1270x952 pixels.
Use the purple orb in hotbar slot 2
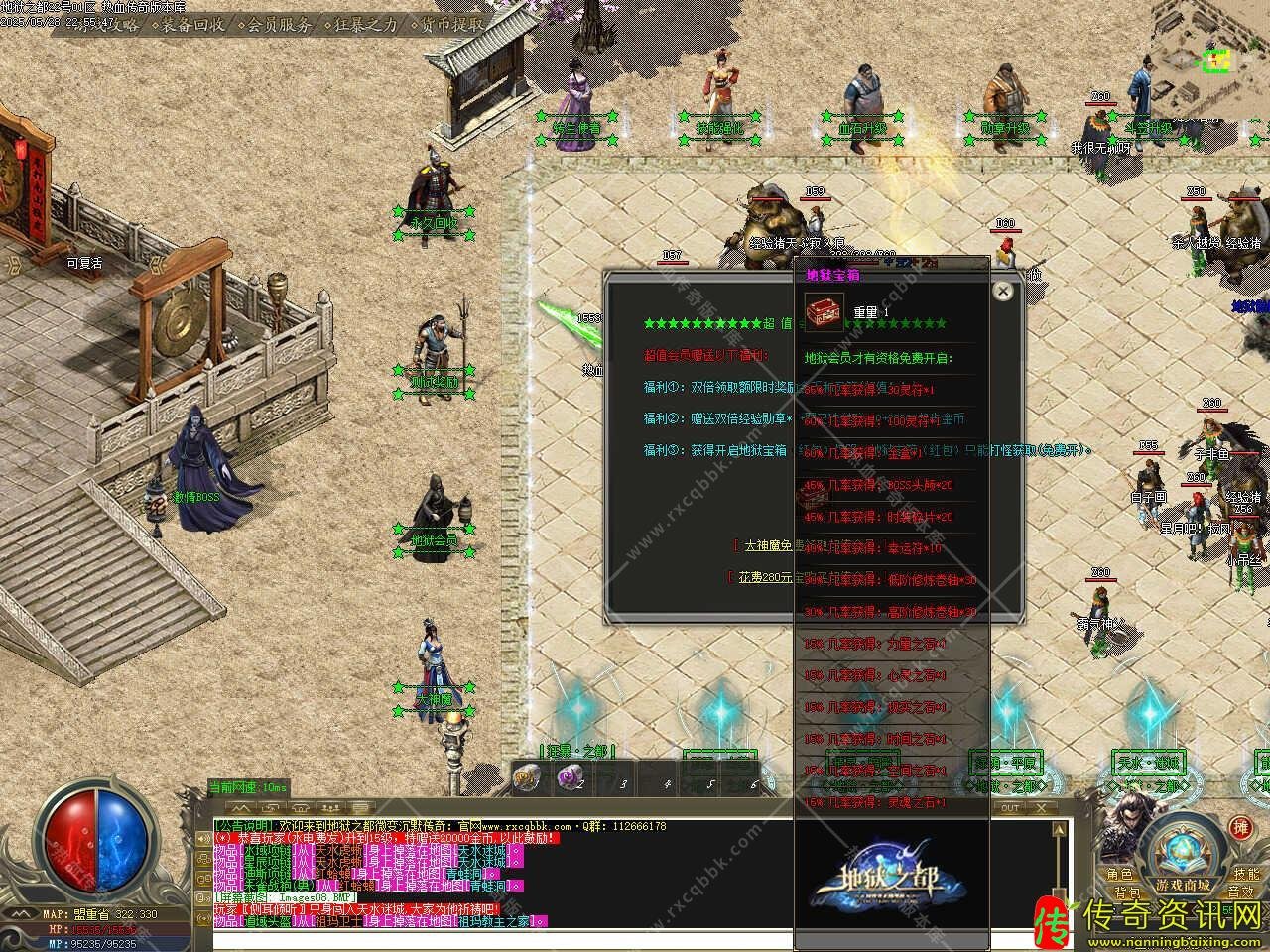[x=569, y=778]
